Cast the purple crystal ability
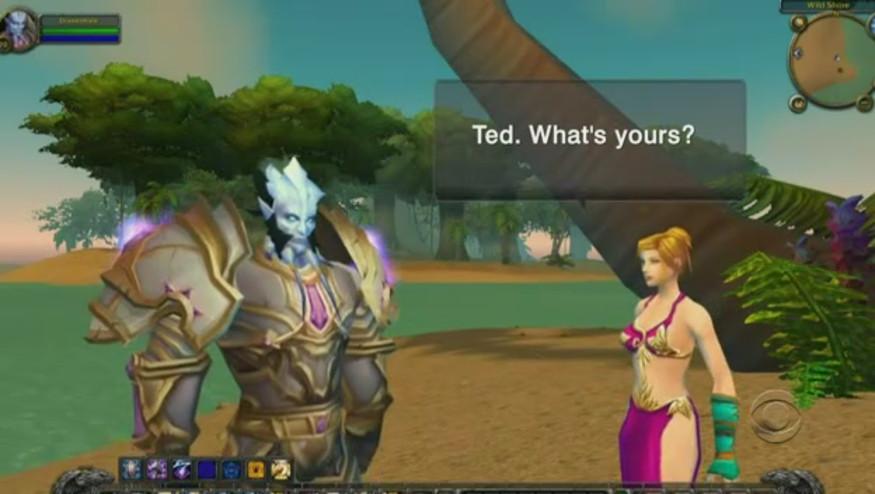Screen dimensions: 875x494 [182, 469]
